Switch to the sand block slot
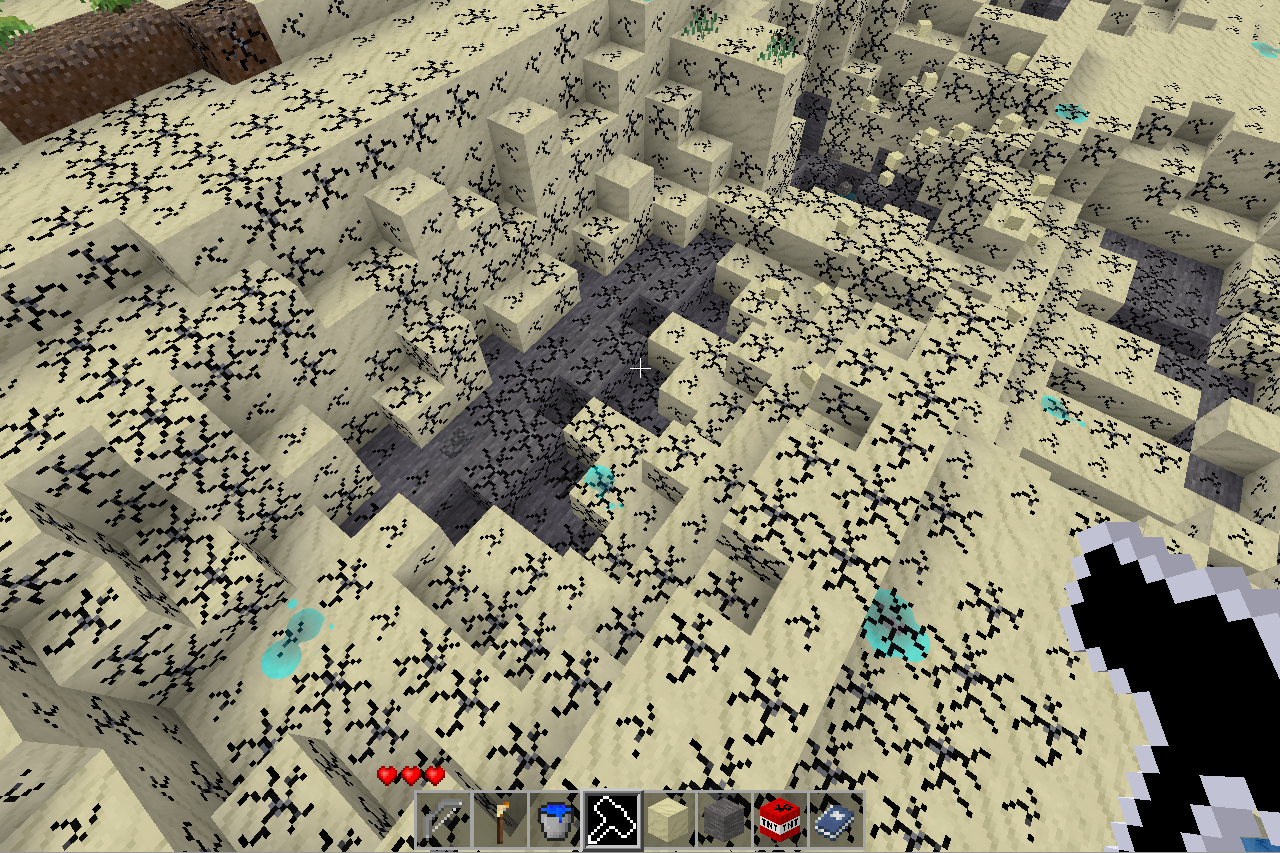The image size is (1280, 853). tap(668, 822)
